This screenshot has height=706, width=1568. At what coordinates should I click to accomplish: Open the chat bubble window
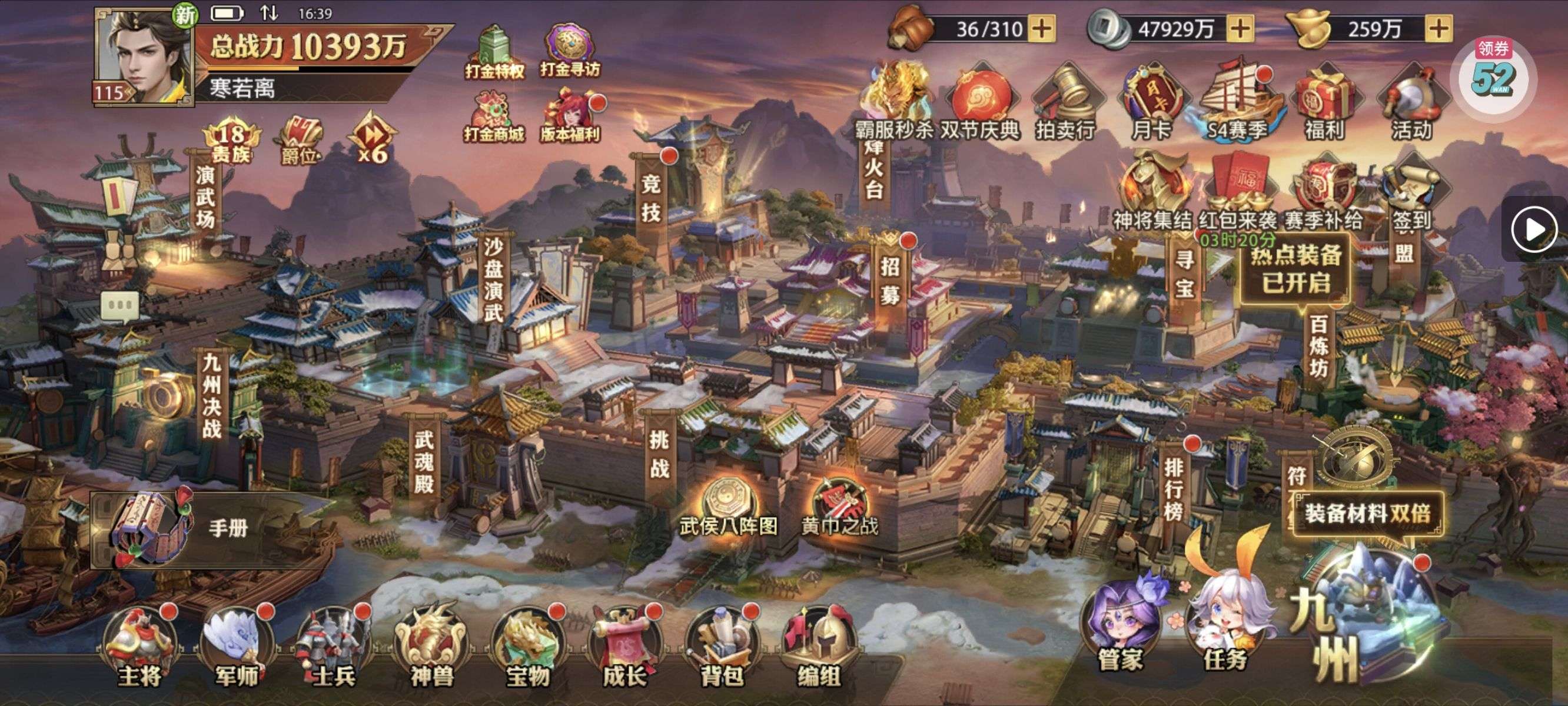point(120,305)
